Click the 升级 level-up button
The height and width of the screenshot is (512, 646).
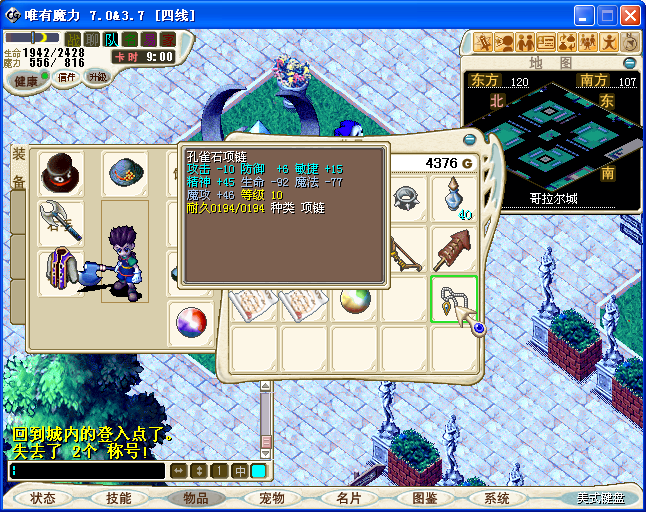pos(97,77)
